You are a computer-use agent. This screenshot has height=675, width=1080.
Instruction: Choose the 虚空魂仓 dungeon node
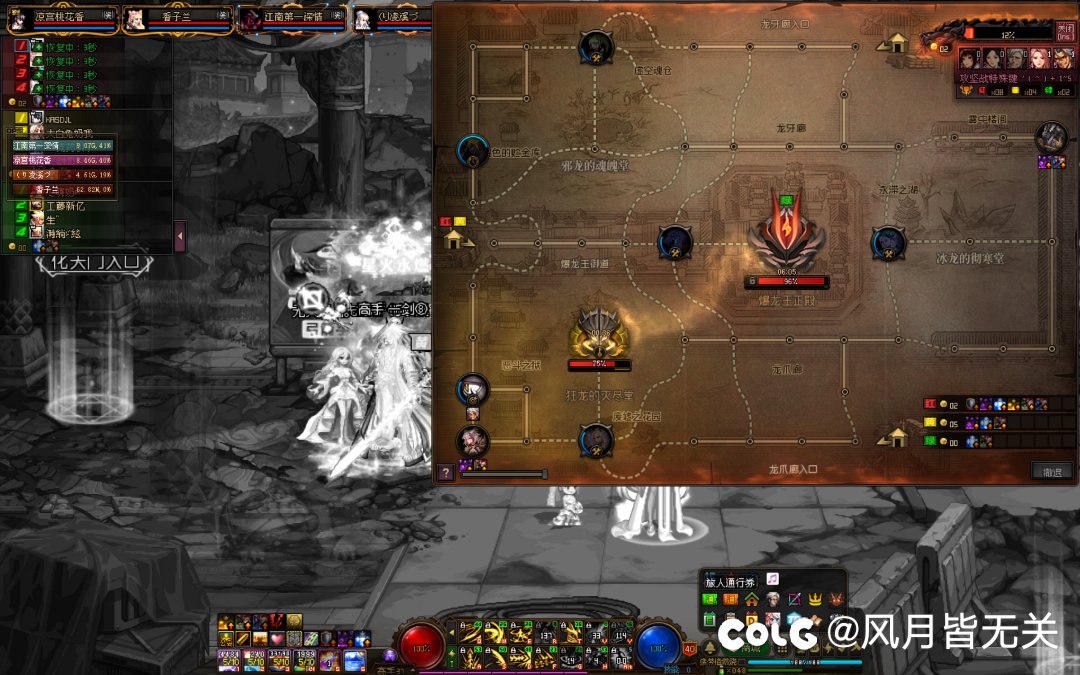pos(597,45)
